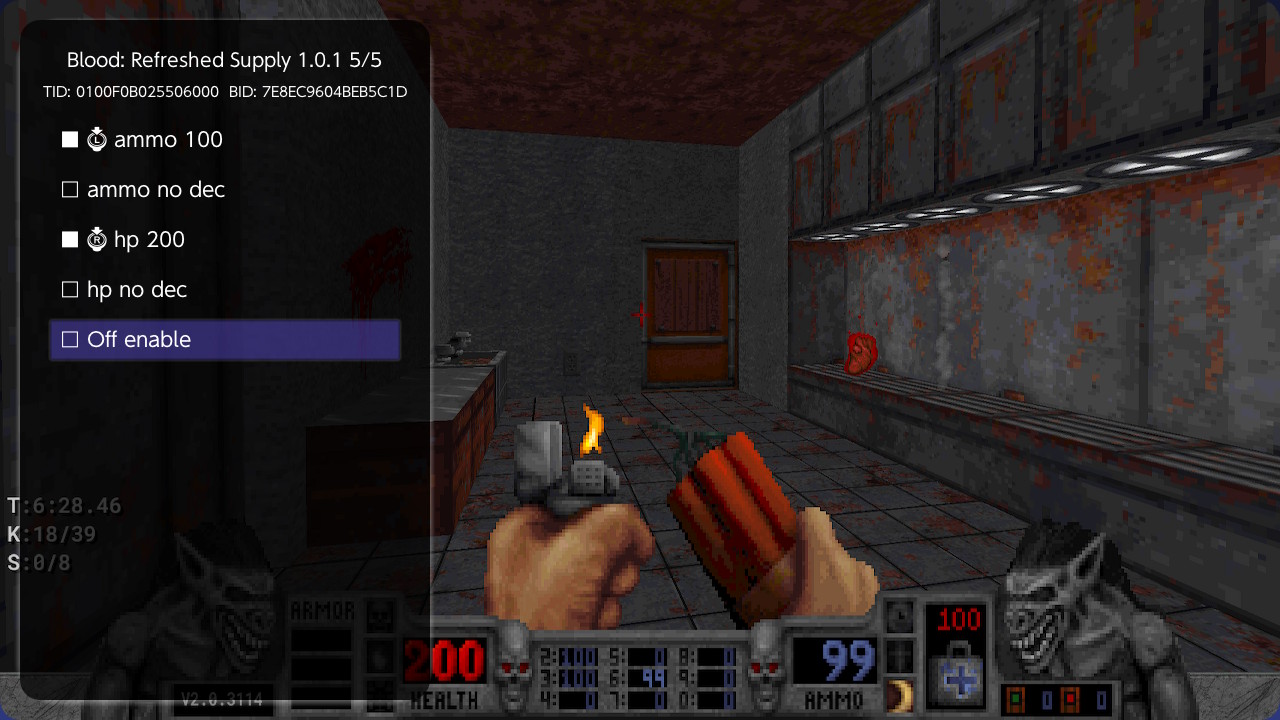Click the stopwatch icon beside the hp 200 cheat
The image size is (1280, 720).
click(x=97, y=239)
